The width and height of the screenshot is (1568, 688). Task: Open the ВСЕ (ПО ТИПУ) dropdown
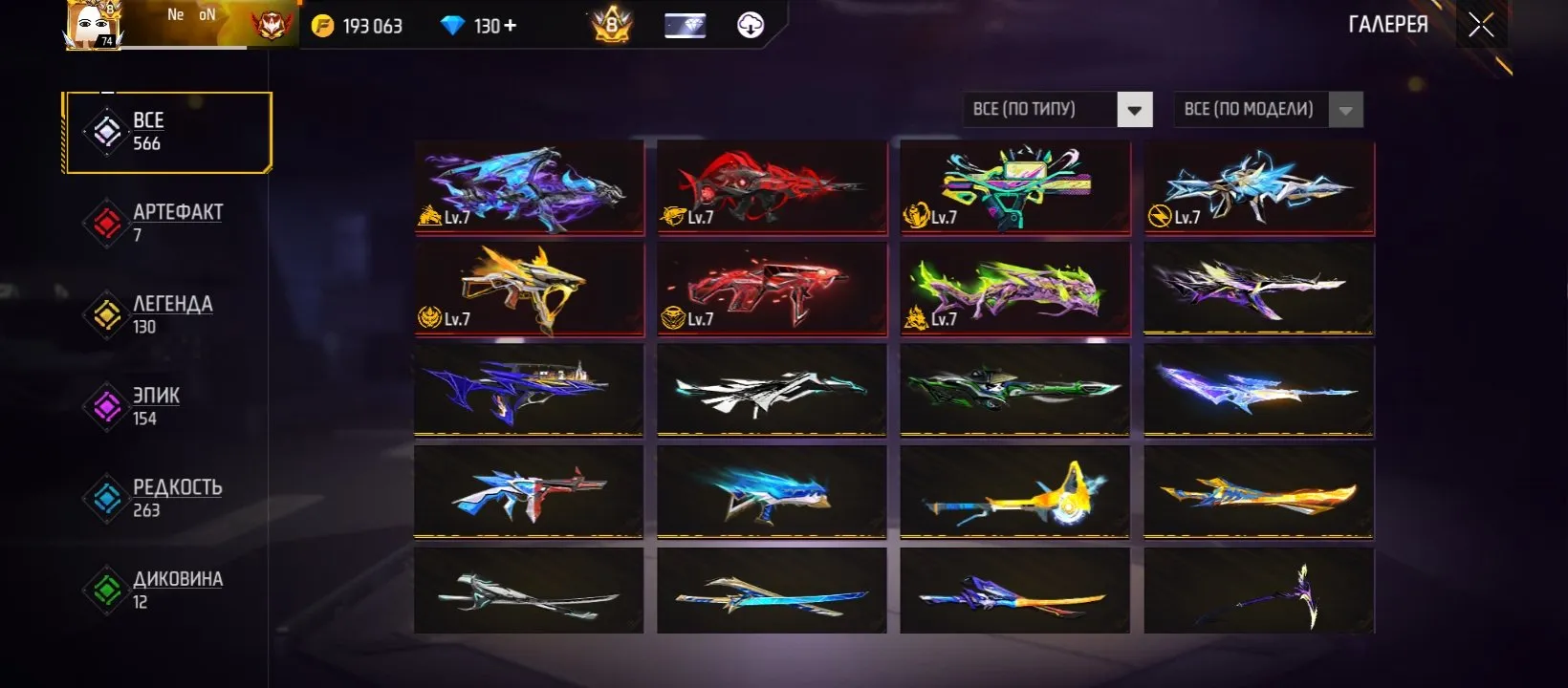[1042, 109]
